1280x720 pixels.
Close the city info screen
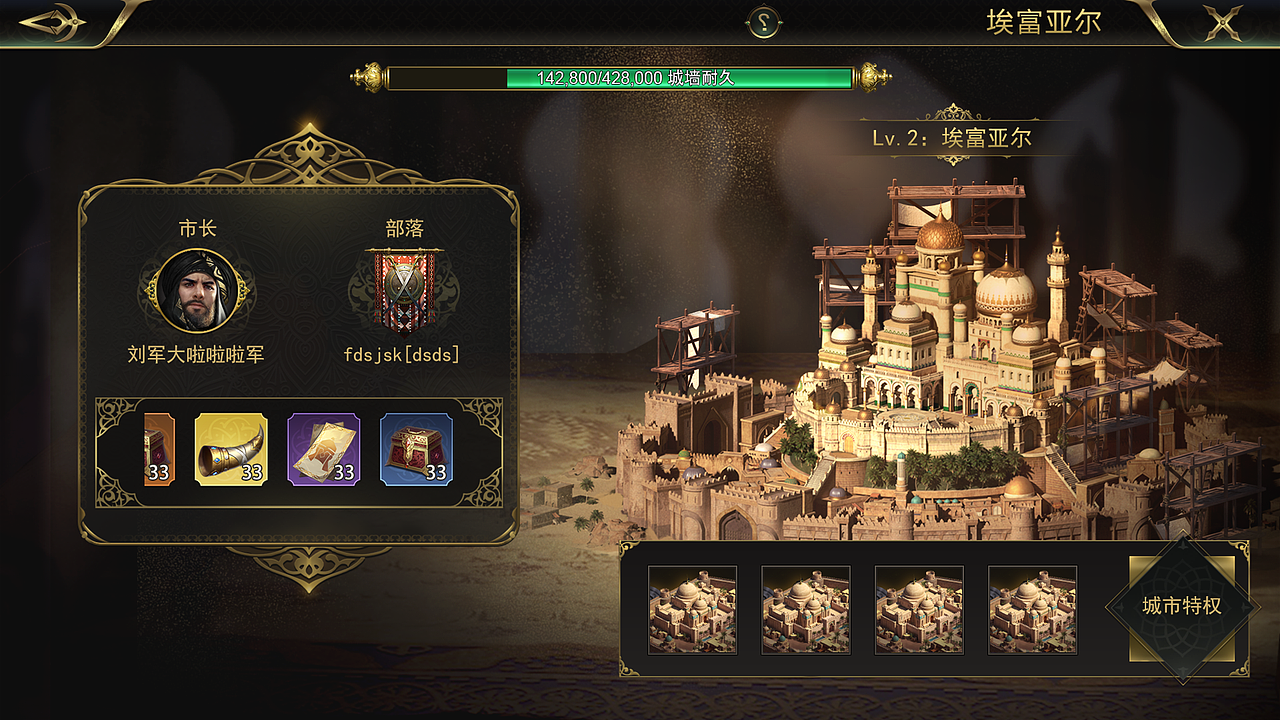pos(1222,22)
